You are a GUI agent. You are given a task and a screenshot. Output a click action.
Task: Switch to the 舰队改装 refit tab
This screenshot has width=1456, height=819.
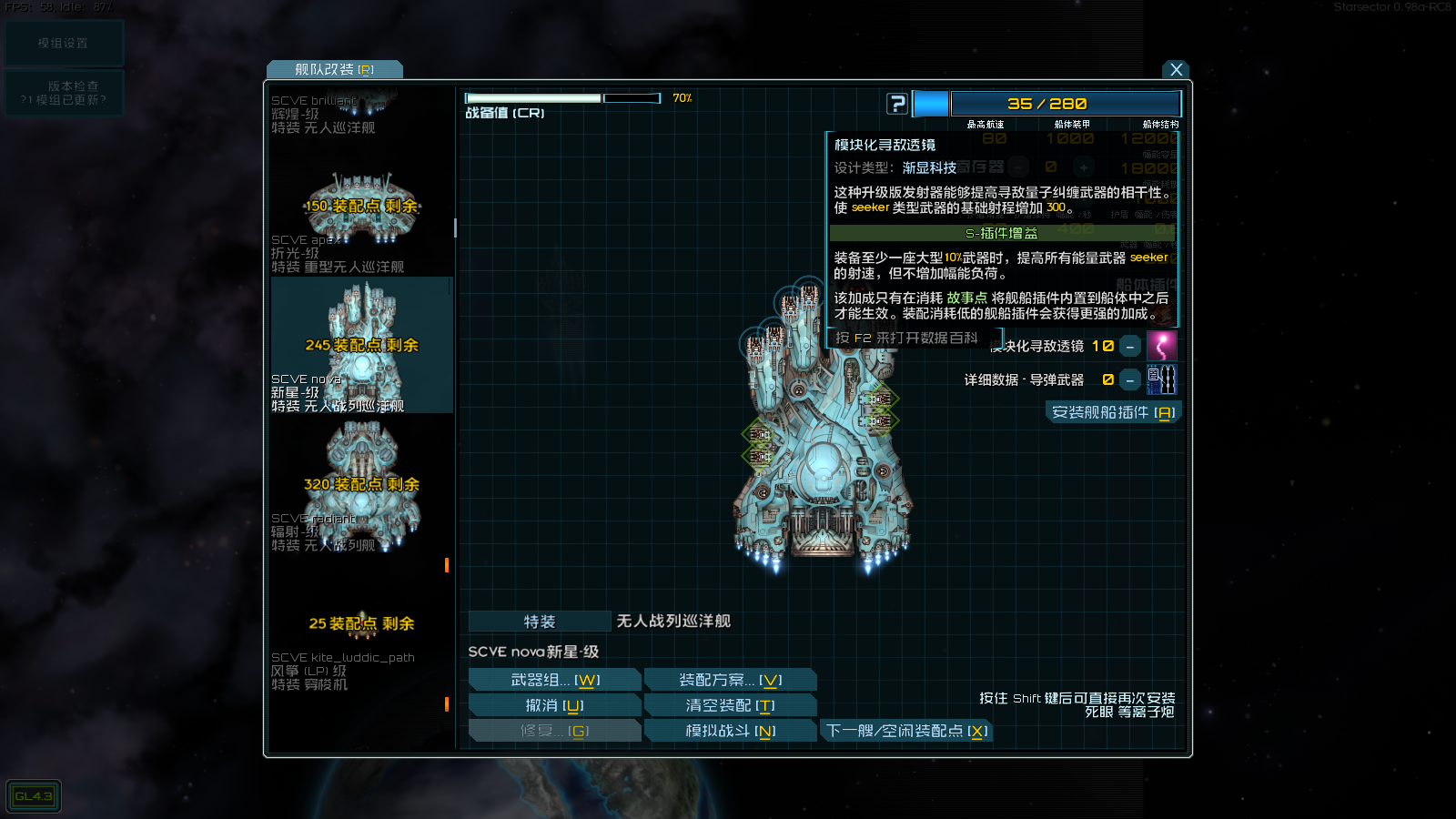click(x=334, y=69)
